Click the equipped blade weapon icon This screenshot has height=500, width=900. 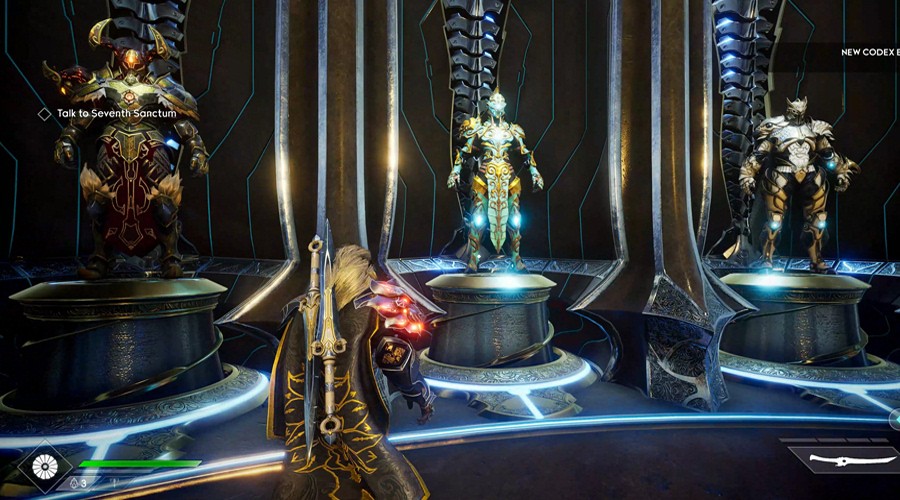(x=842, y=461)
